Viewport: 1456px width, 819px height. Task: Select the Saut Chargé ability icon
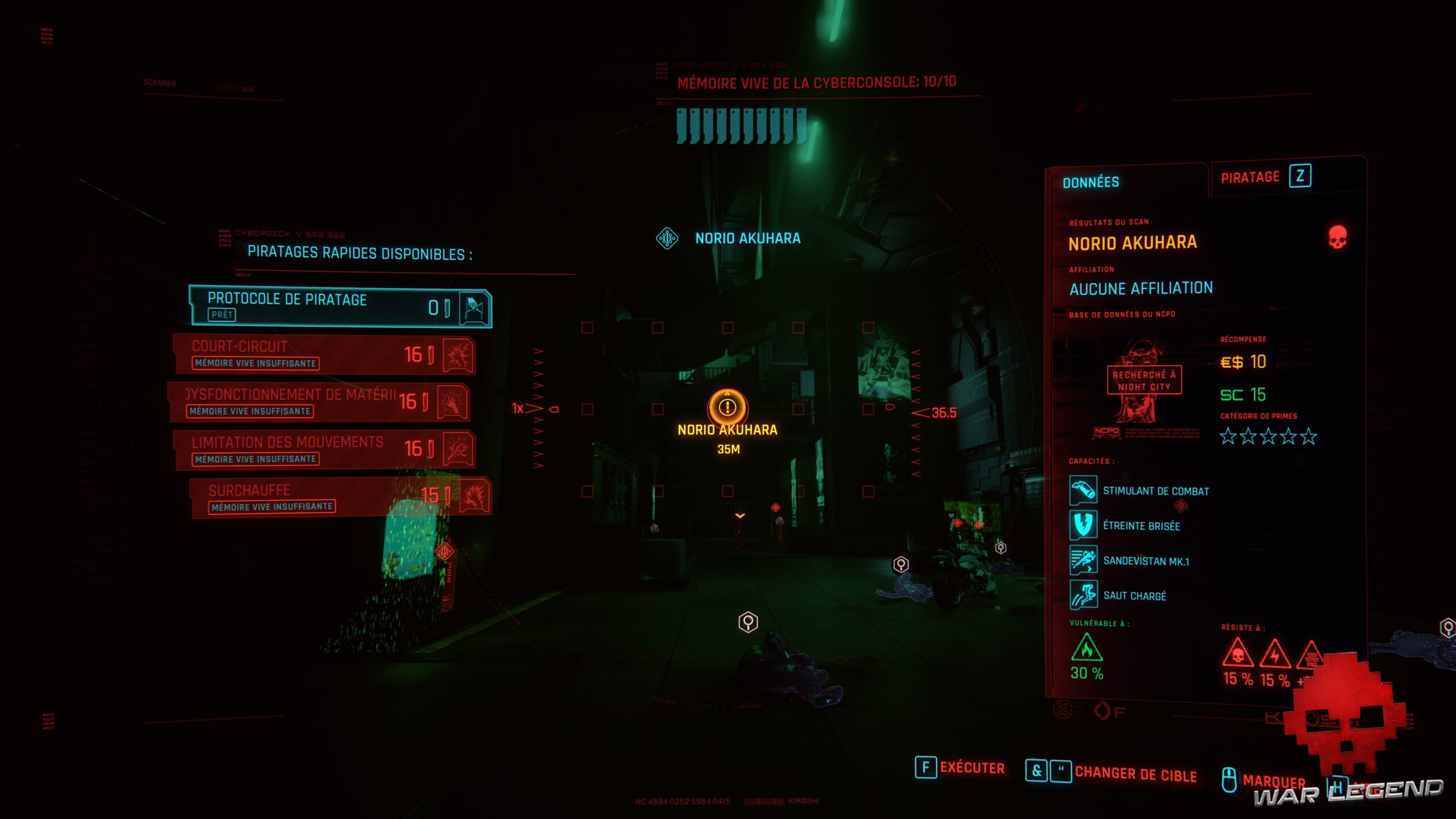(1083, 595)
